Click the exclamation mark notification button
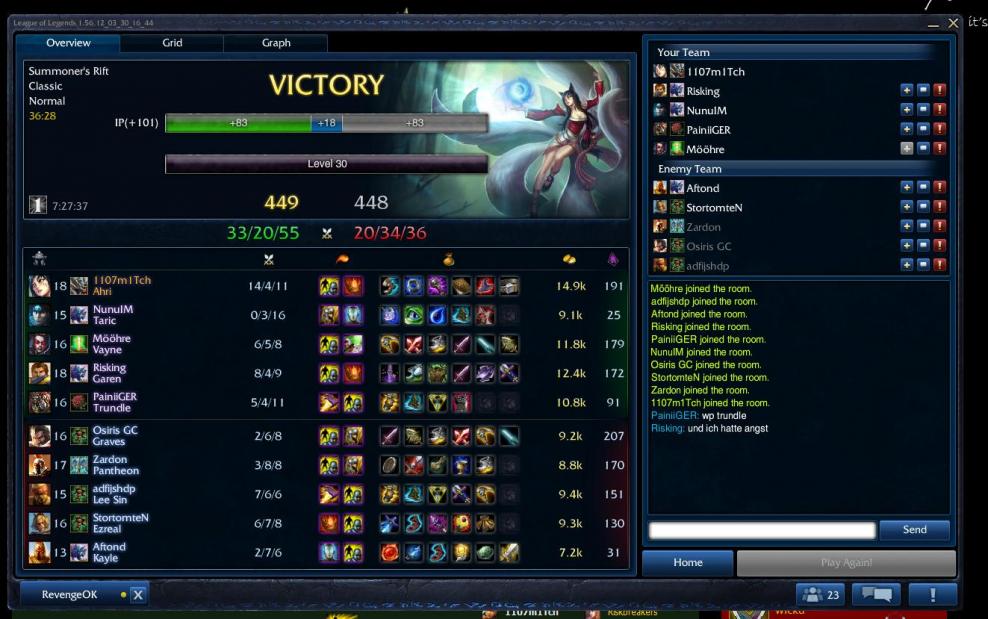Viewport: 988px width, 619px height. click(933, 595)
